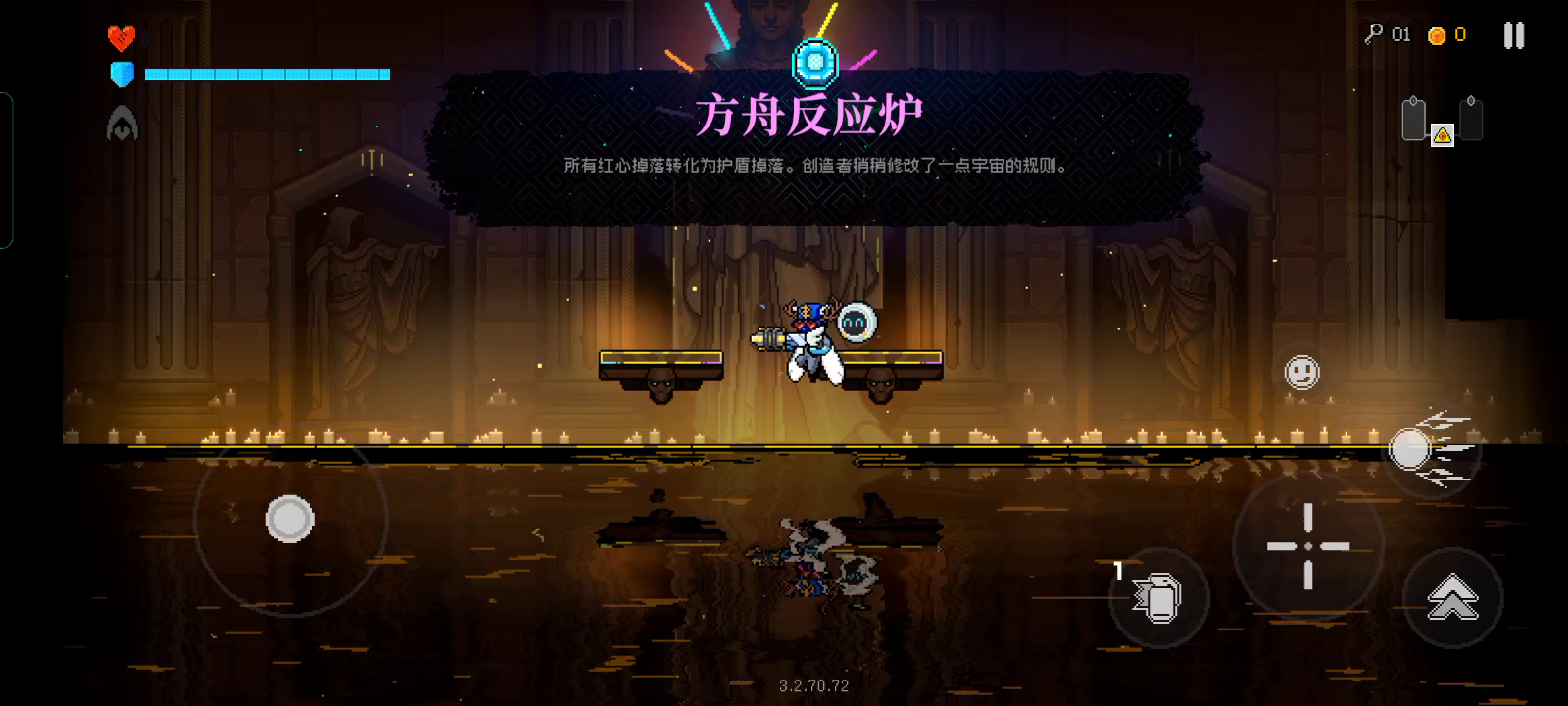Viewport: 1568px width, 706px height.
Task: Tap the smiley face emote button
Action: 1302,374
